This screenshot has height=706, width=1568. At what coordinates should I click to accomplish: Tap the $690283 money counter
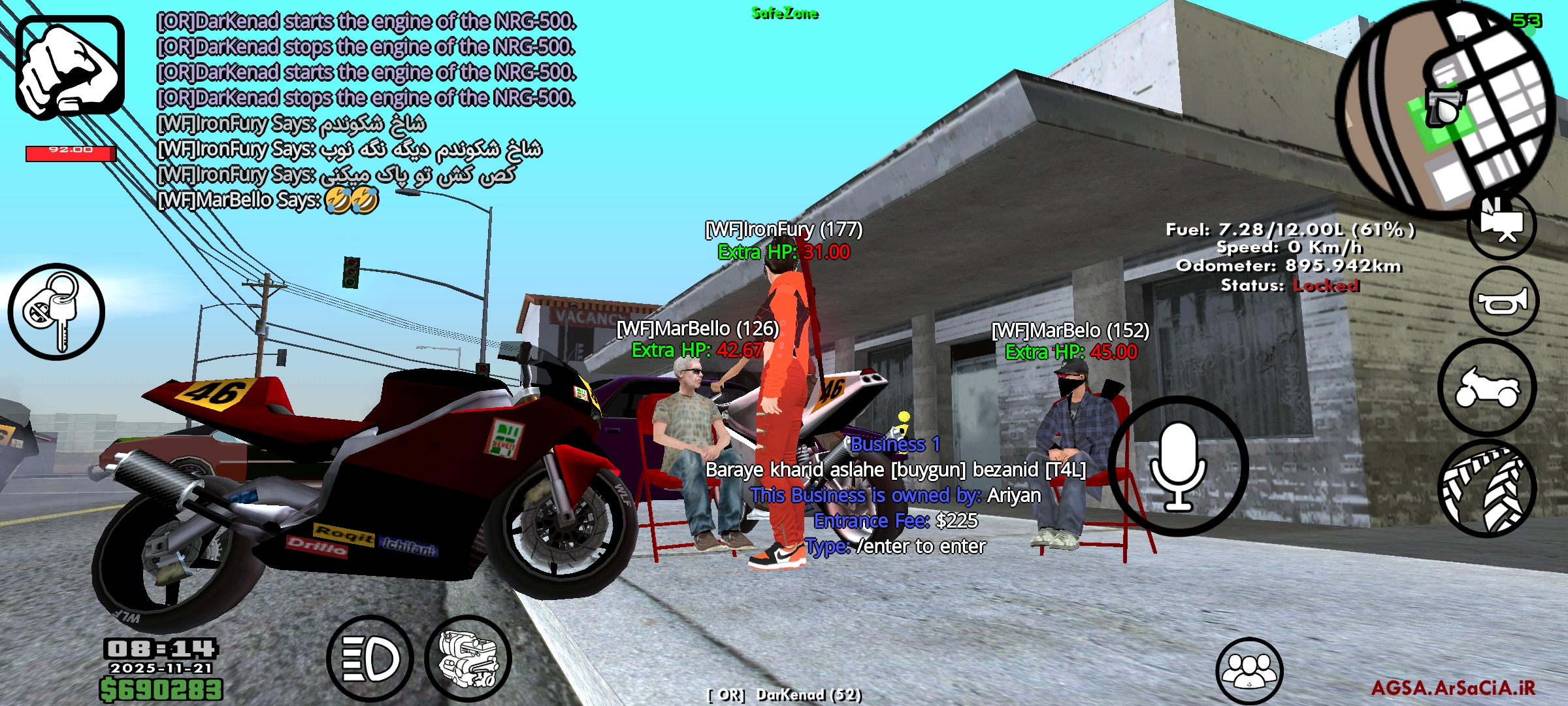160,690
